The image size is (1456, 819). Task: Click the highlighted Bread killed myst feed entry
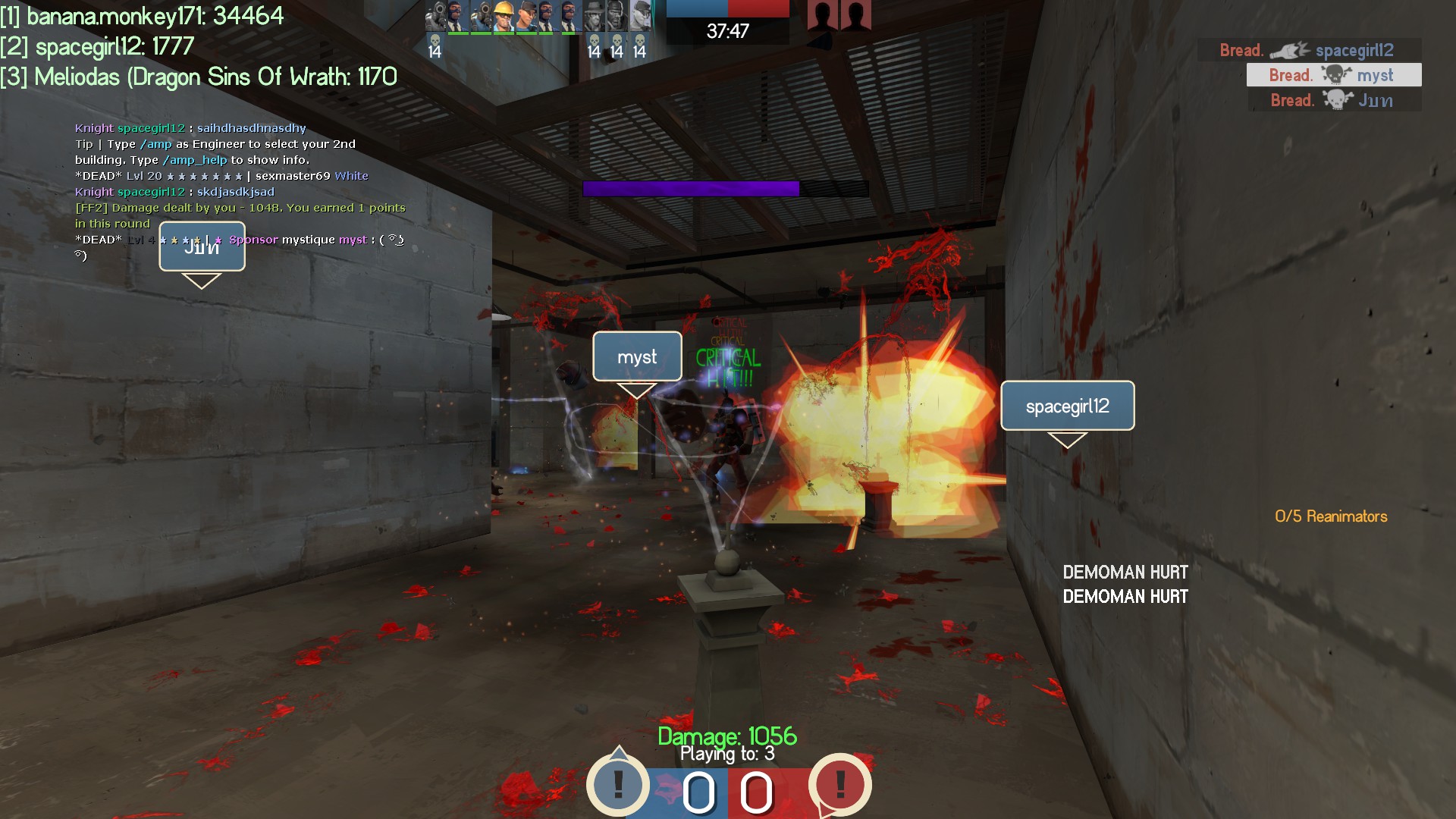click(1333, 75)
